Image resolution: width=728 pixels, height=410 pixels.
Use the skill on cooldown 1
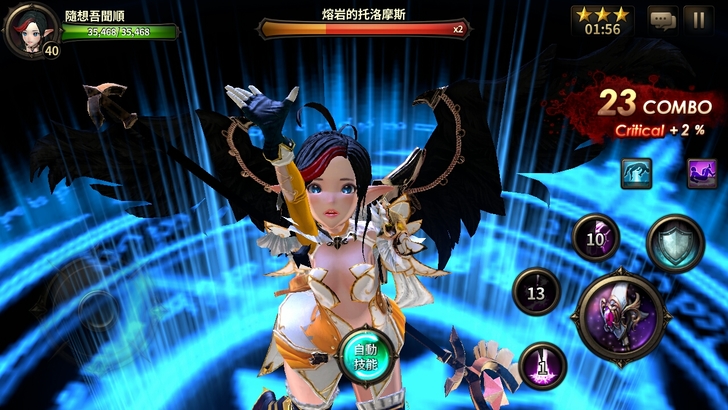coord(543,366)
